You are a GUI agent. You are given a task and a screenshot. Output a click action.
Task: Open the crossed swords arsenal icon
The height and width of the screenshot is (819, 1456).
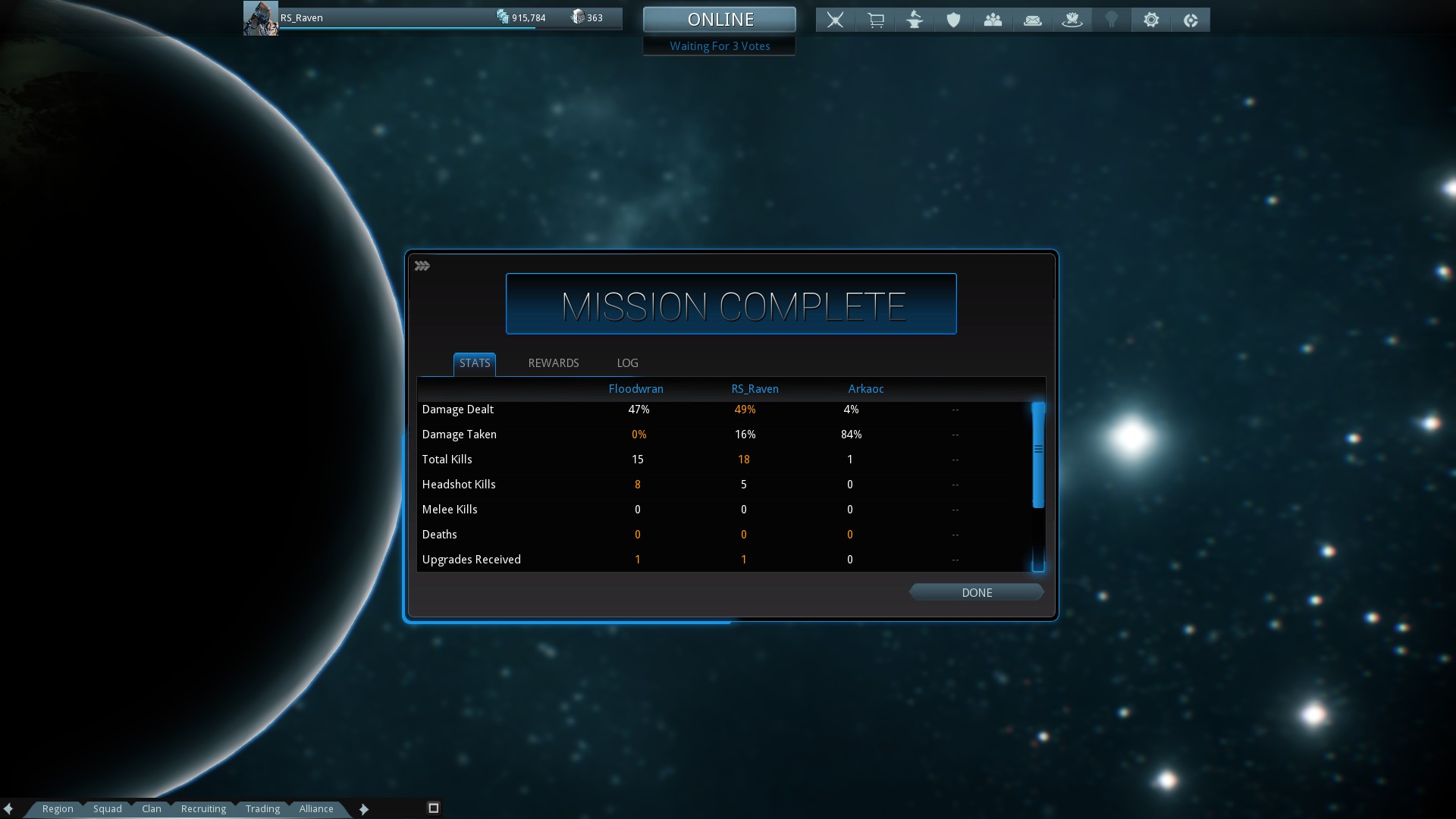coord(835,20)
